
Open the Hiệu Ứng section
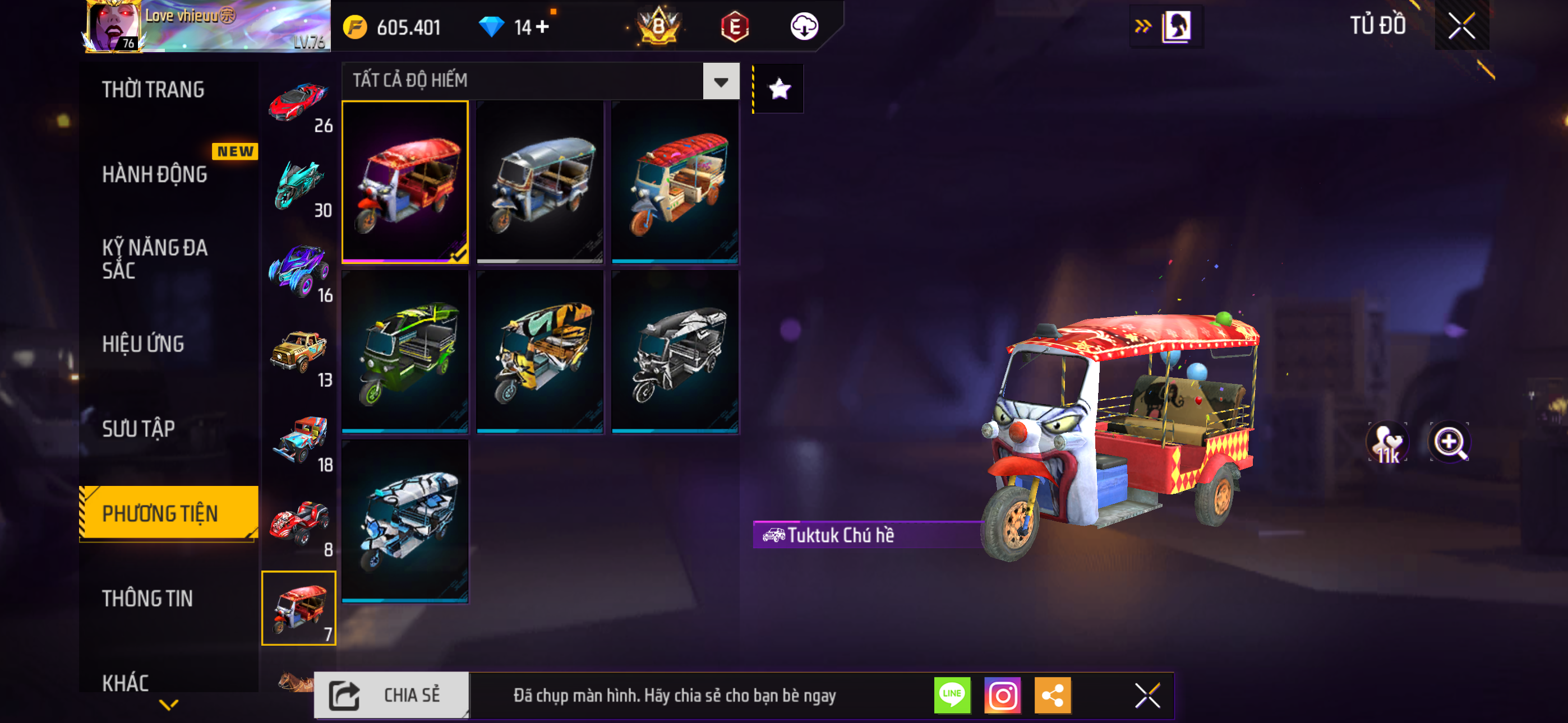coord(143,344)
